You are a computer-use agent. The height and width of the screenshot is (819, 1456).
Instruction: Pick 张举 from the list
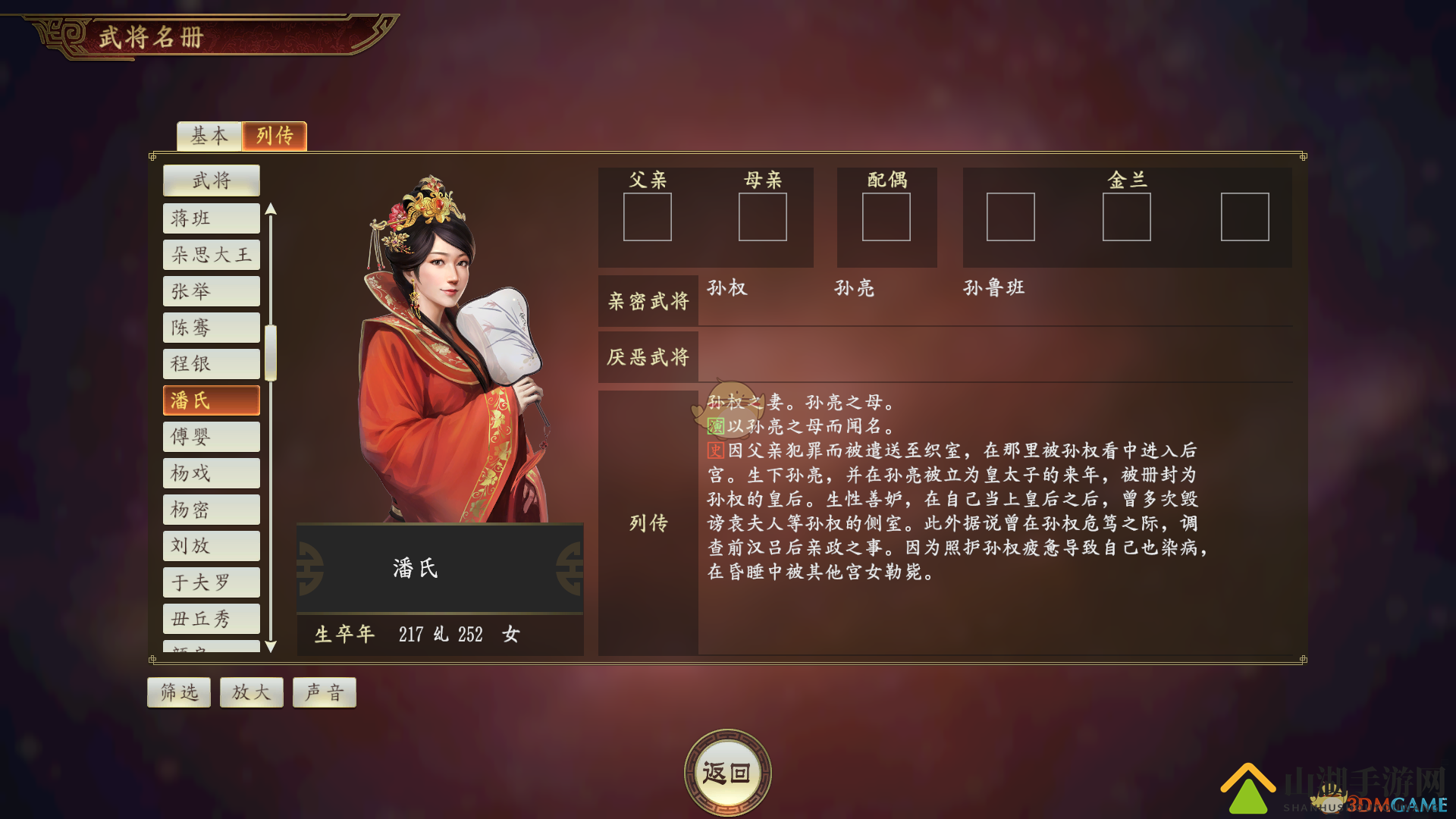[212, 291]
